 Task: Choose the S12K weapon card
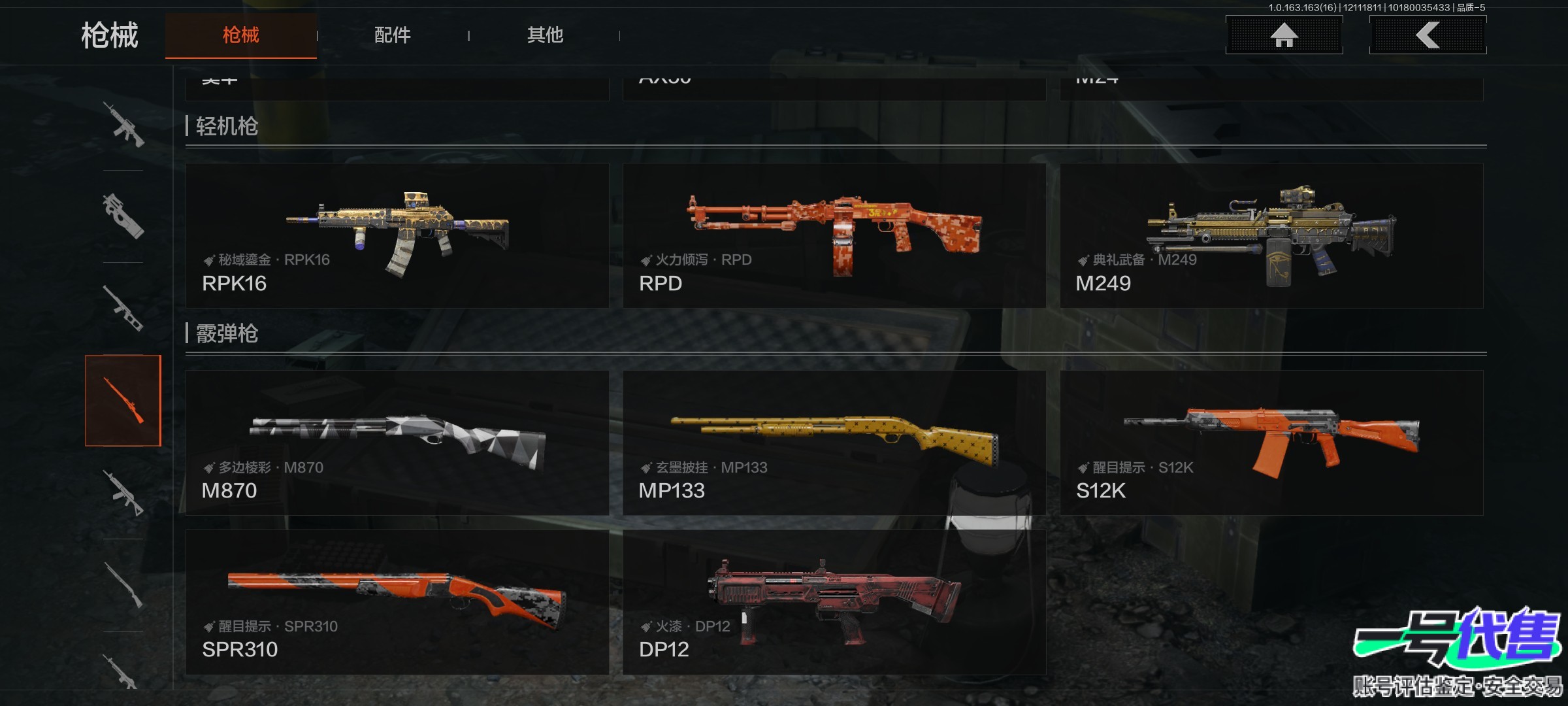click(1271, 443)
